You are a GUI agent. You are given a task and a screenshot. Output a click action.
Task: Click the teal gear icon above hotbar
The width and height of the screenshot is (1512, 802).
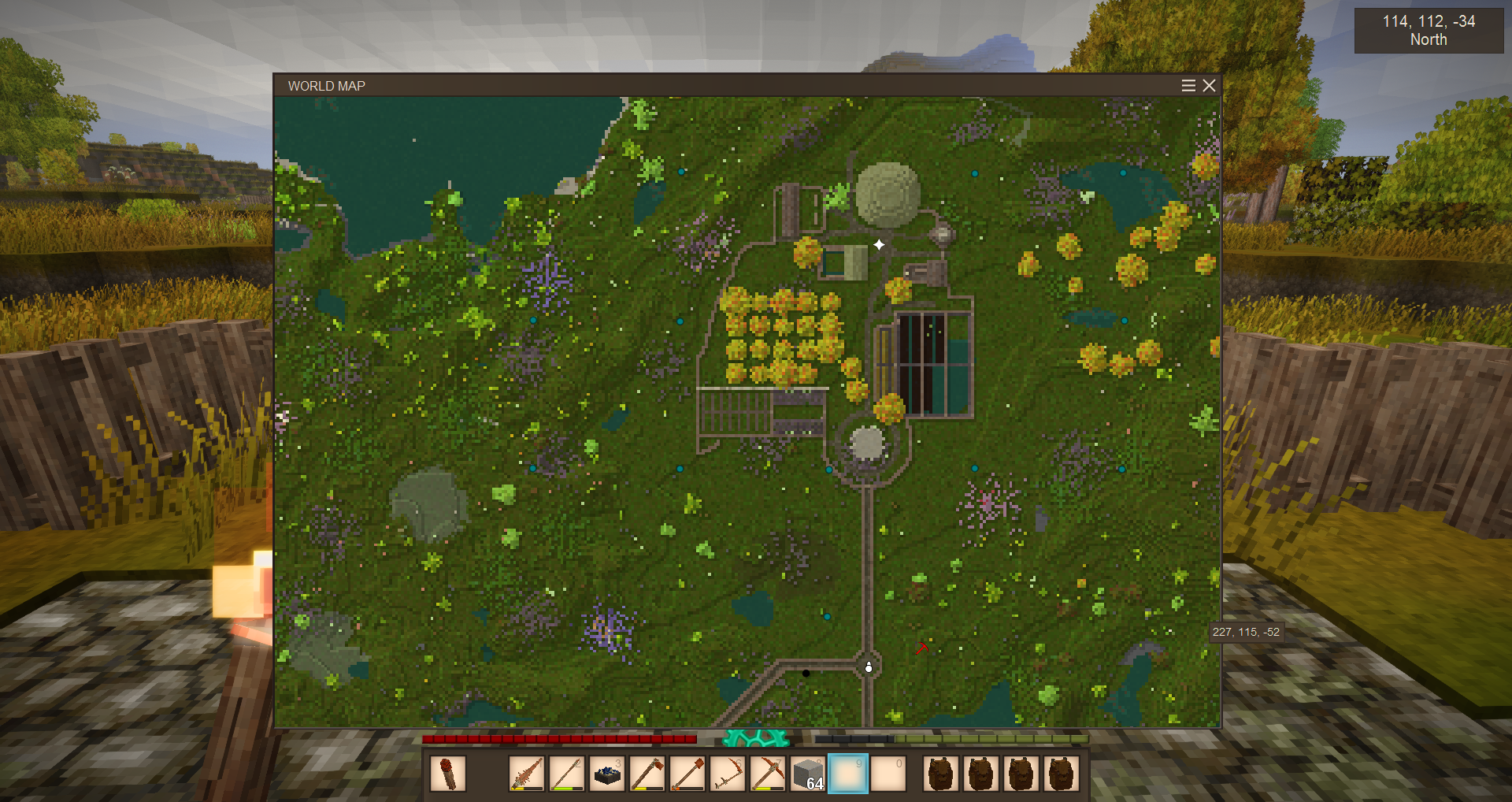point(755,738)
